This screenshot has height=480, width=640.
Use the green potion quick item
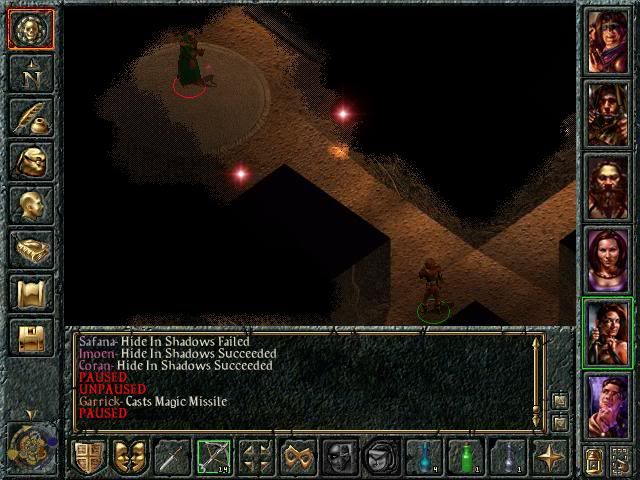[466, 457]
